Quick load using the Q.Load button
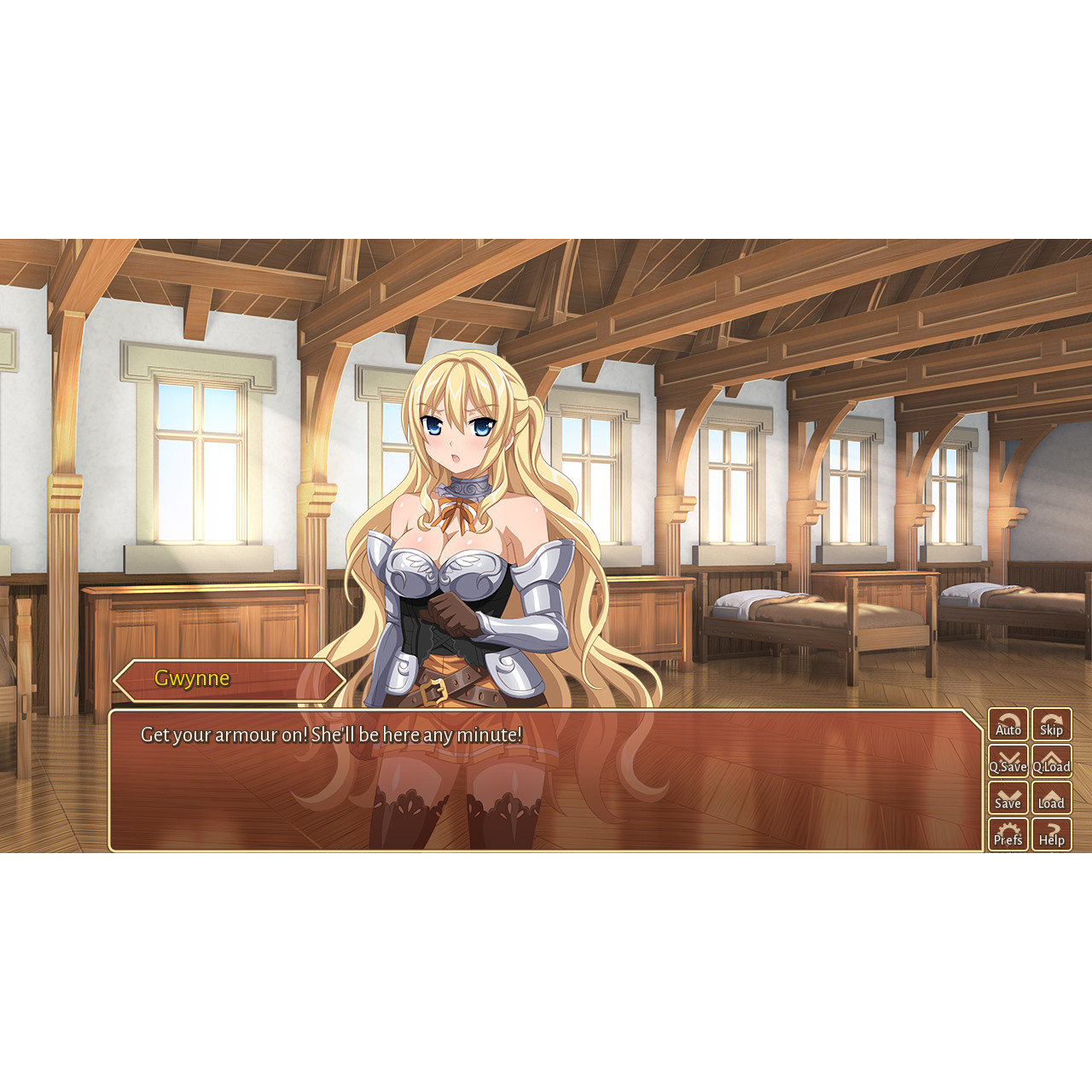Viewport: 1092px width, 1092px height. (x=1051, y=761)
